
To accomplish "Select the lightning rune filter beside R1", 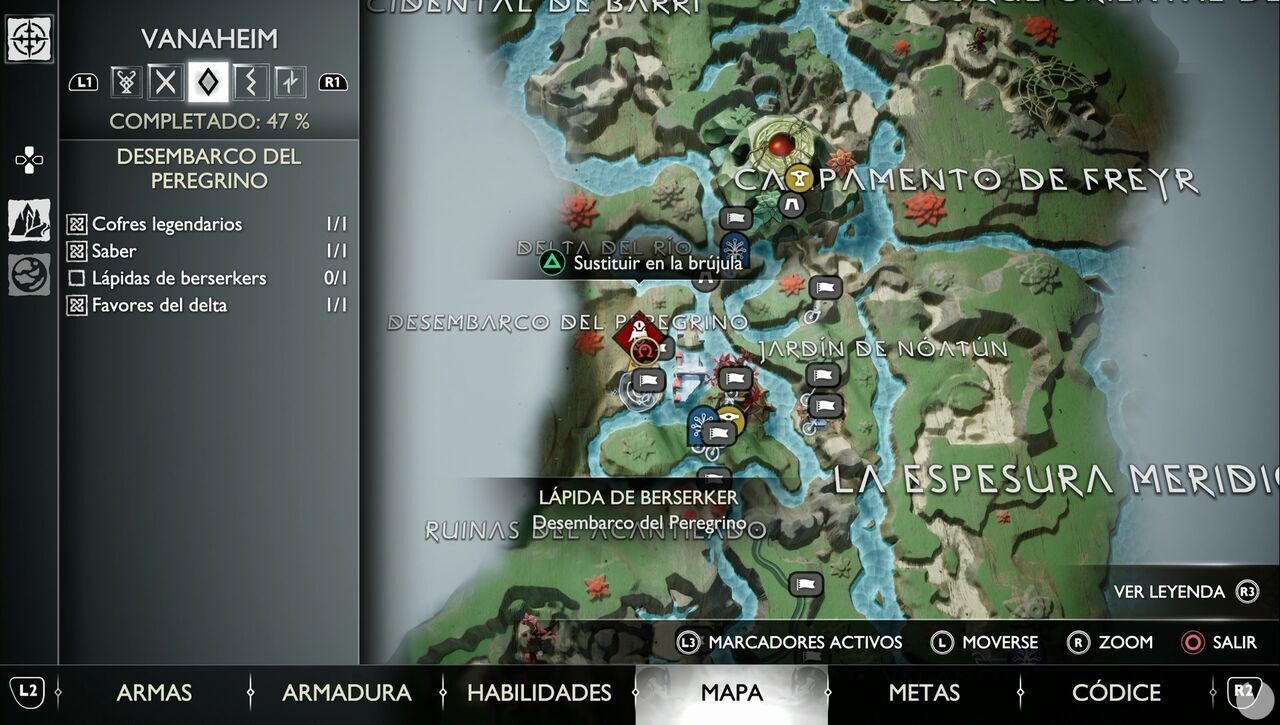I will (290, 82).
